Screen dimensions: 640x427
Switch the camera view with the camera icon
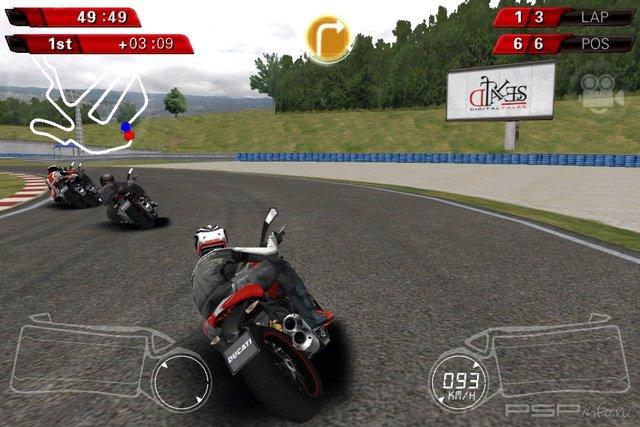[602, 90]
